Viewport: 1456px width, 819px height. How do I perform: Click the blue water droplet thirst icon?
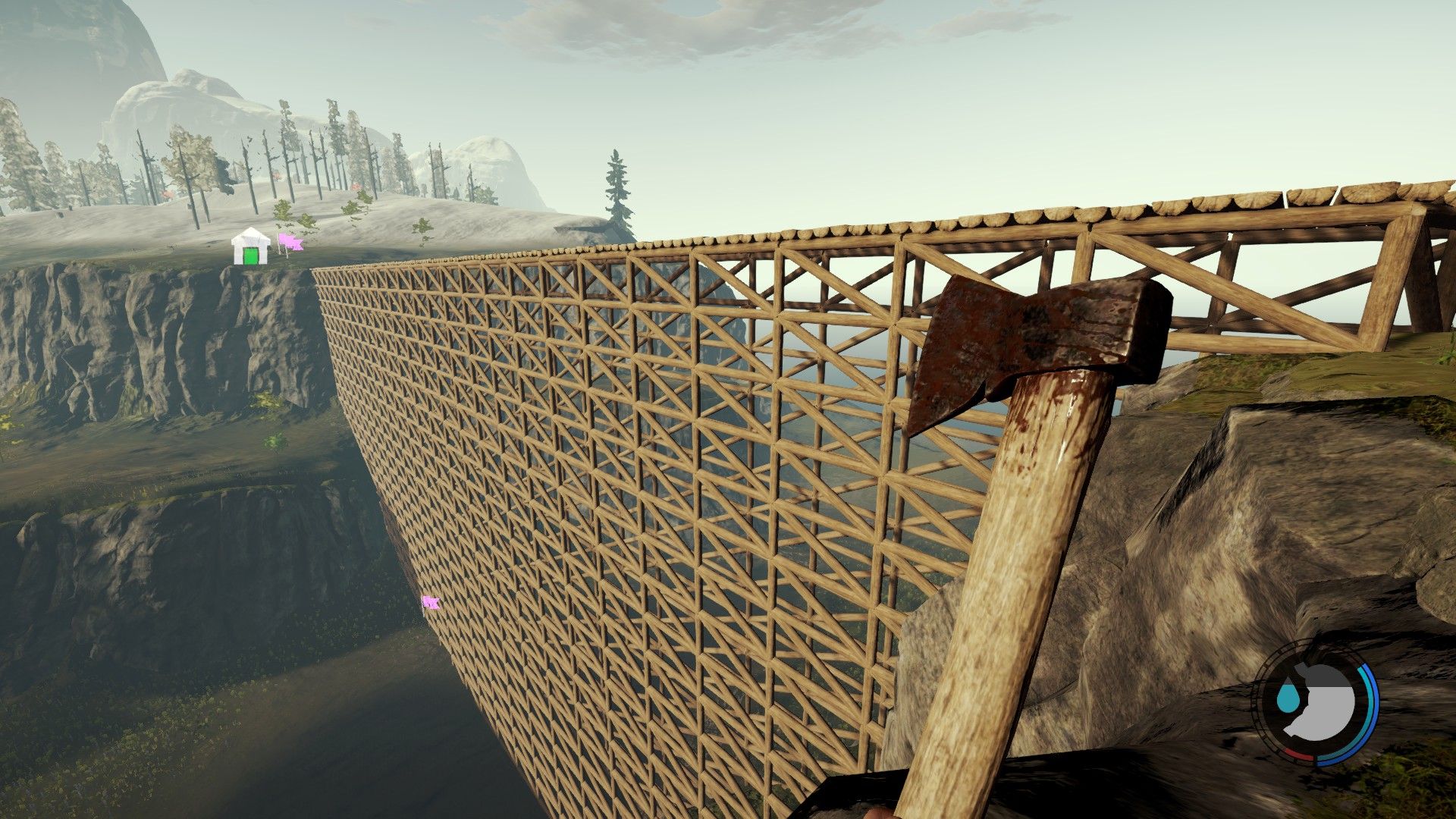[x=1288, y=698]
